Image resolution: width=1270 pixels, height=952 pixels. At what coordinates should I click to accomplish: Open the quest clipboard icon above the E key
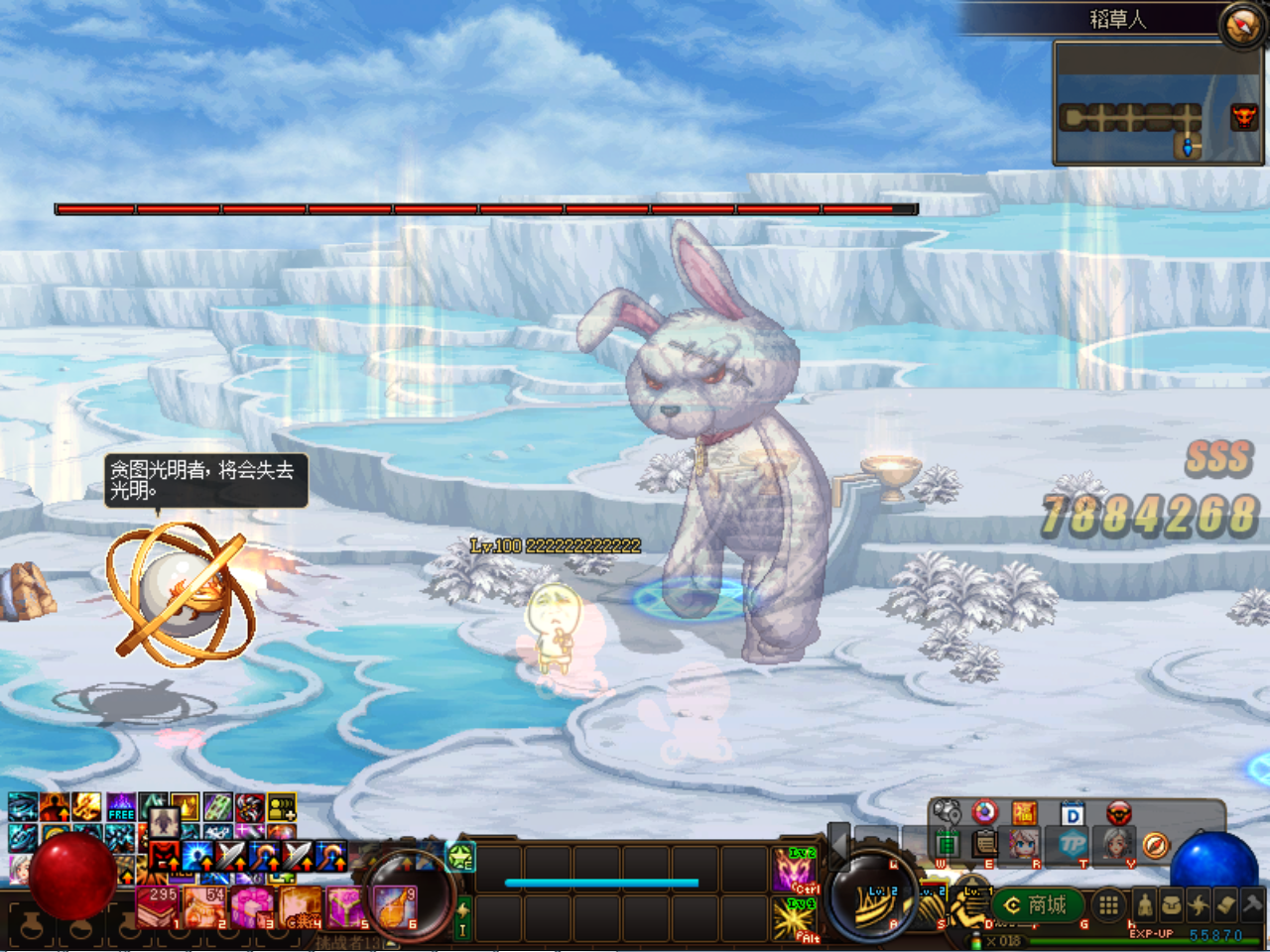point(984,843)
